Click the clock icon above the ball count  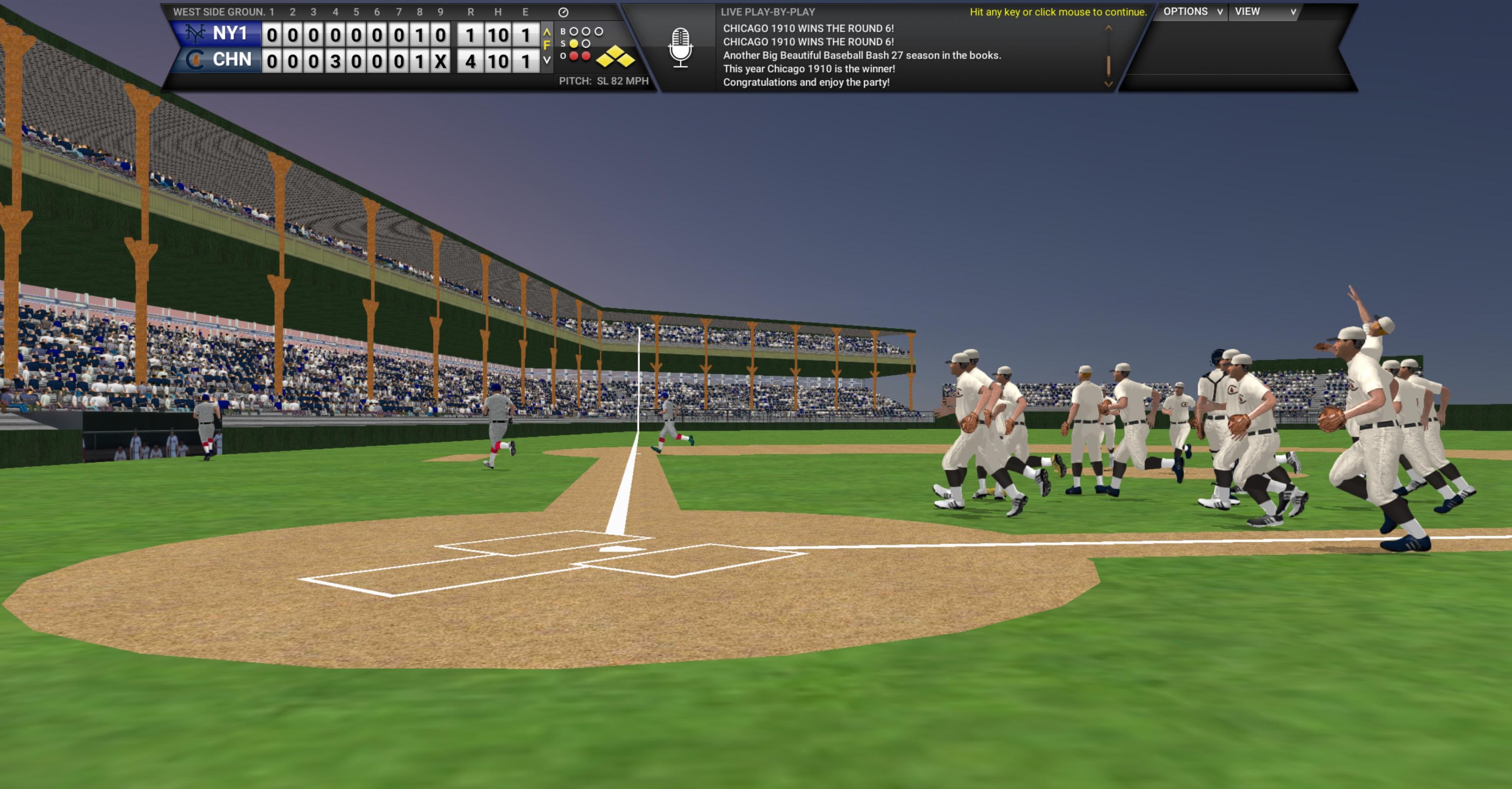563,12
